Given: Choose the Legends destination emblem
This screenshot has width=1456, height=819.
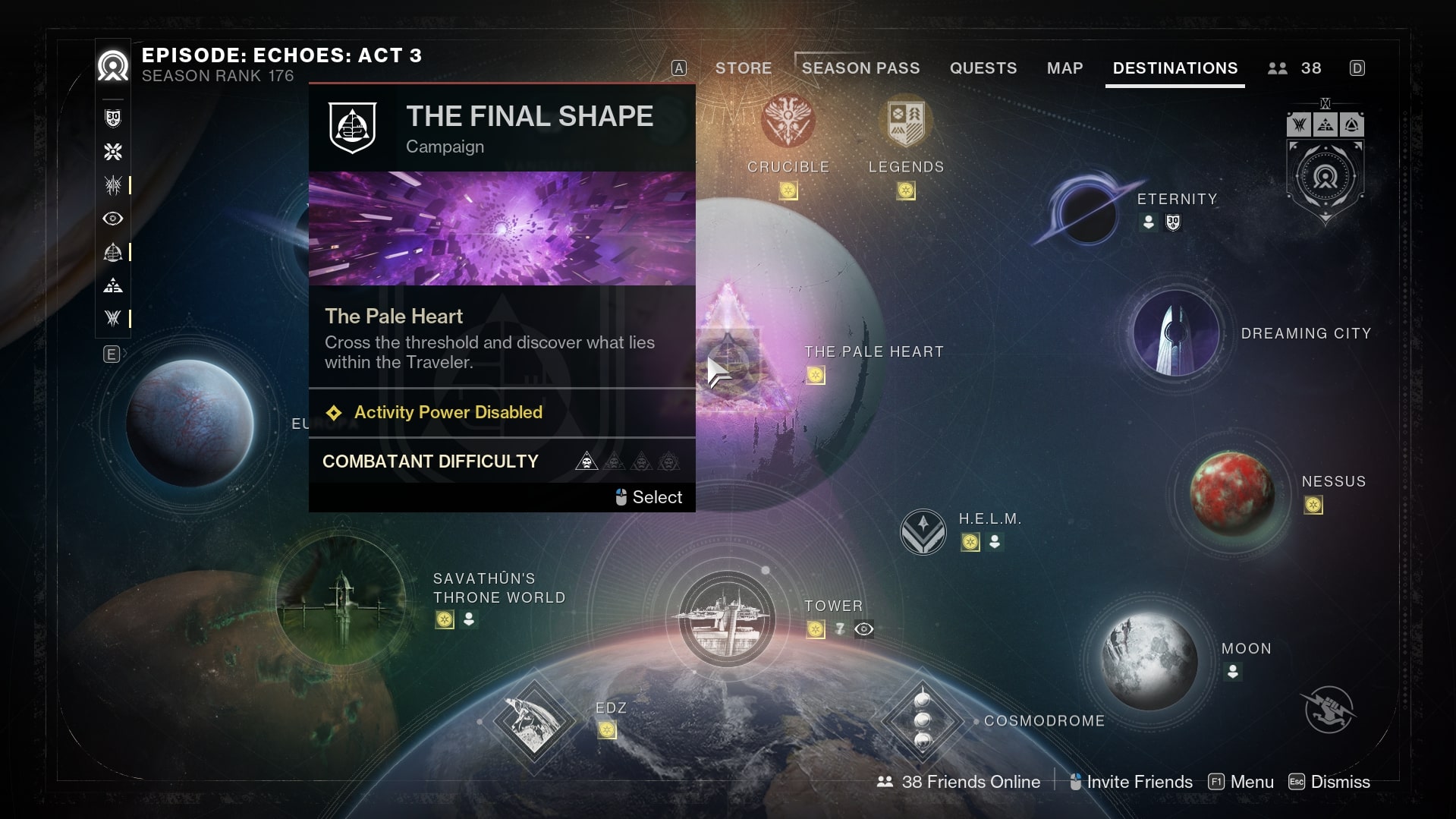Looking at the screenshot, I should pos(906,121).
